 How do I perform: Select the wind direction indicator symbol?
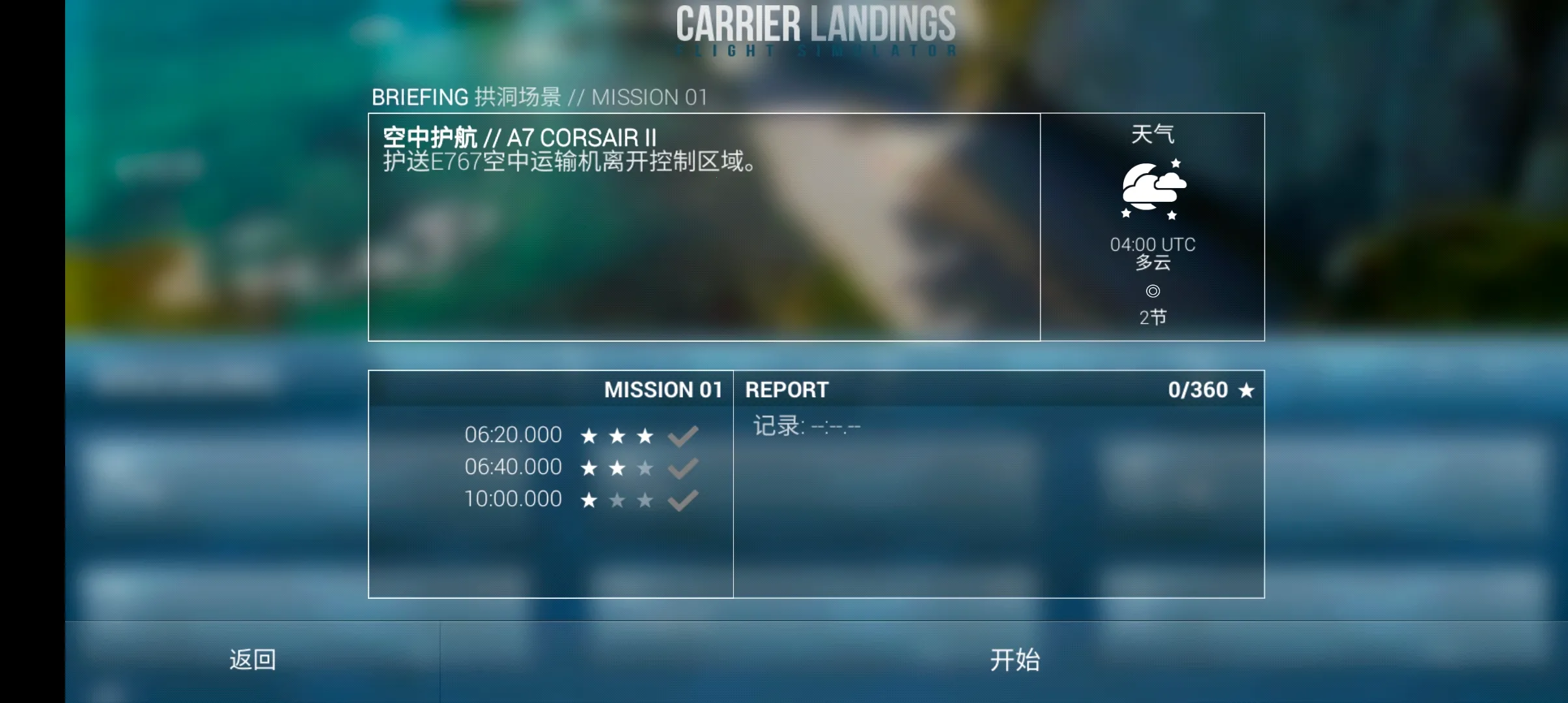(x=1153, y=291)
